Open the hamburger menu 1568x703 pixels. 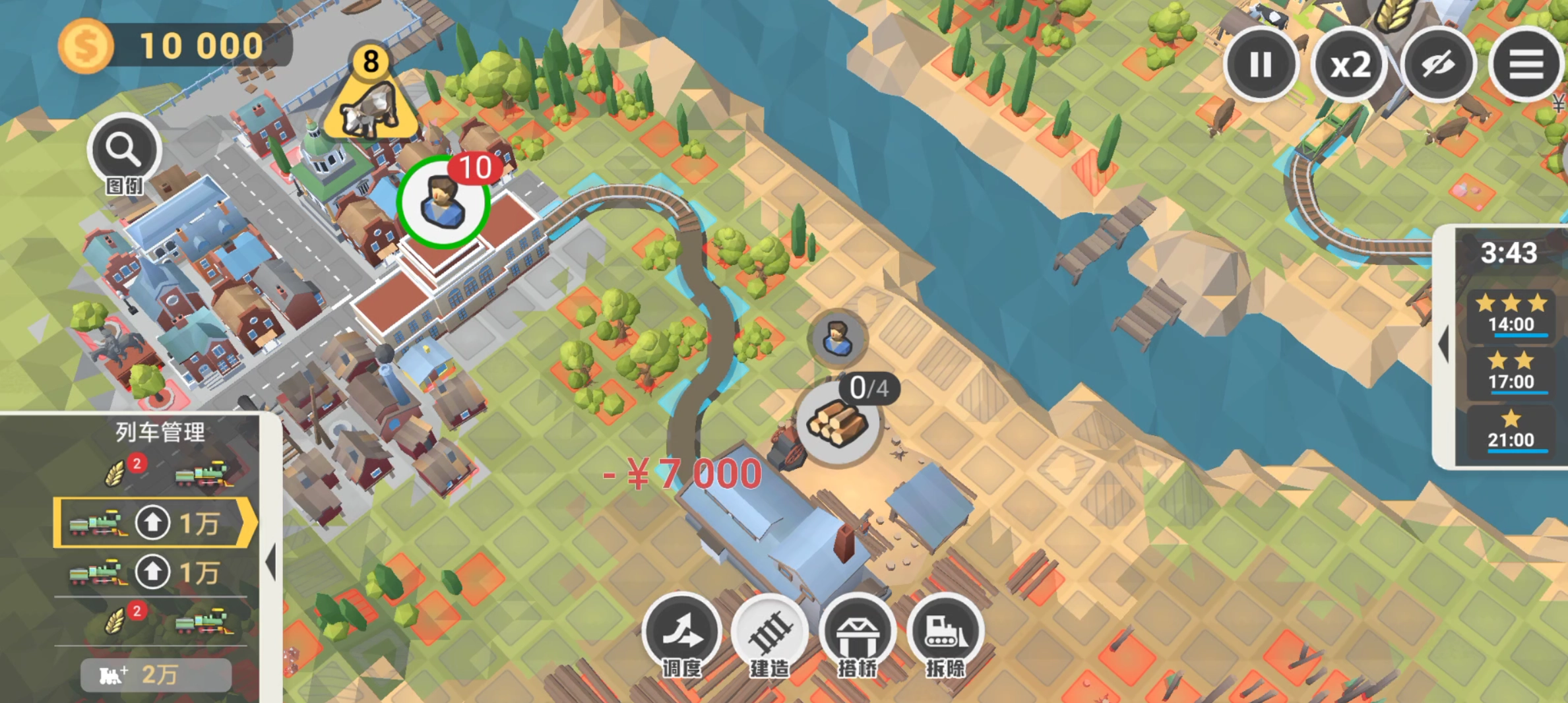(x=1525, y=65)
